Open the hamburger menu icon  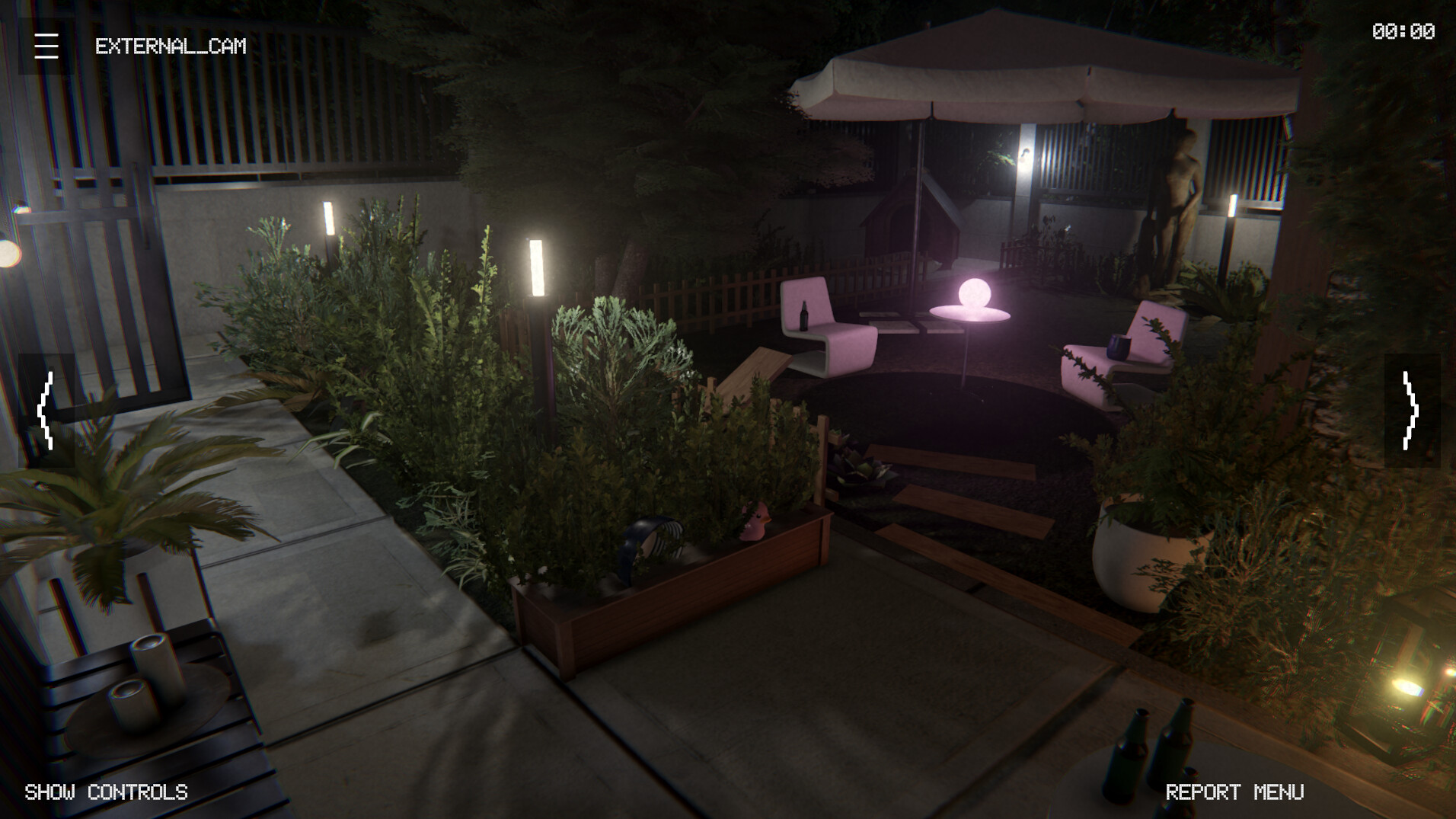point(46,46)
